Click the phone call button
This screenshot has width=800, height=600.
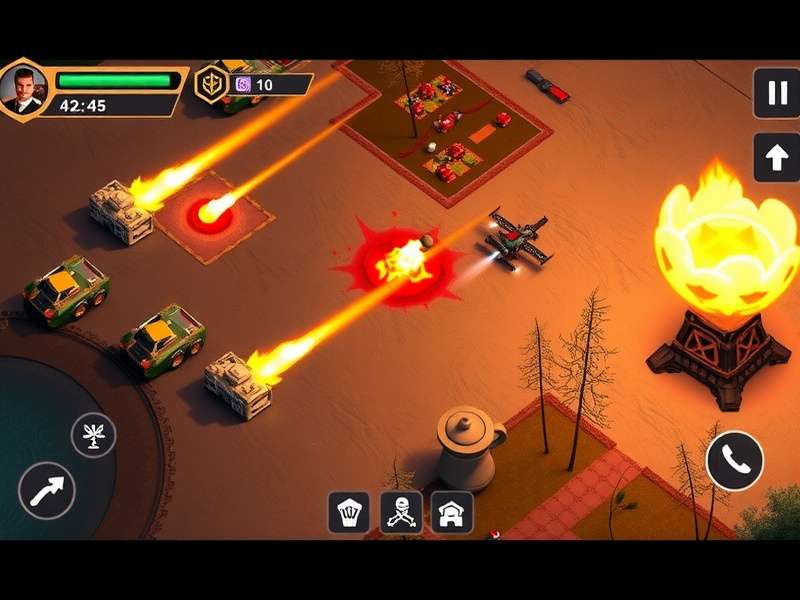point(735,461)
